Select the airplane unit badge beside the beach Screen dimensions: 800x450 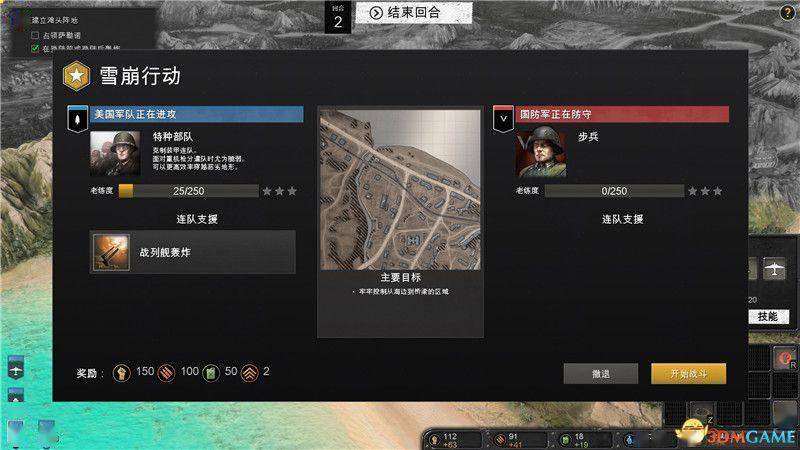[x=17, y=369]
